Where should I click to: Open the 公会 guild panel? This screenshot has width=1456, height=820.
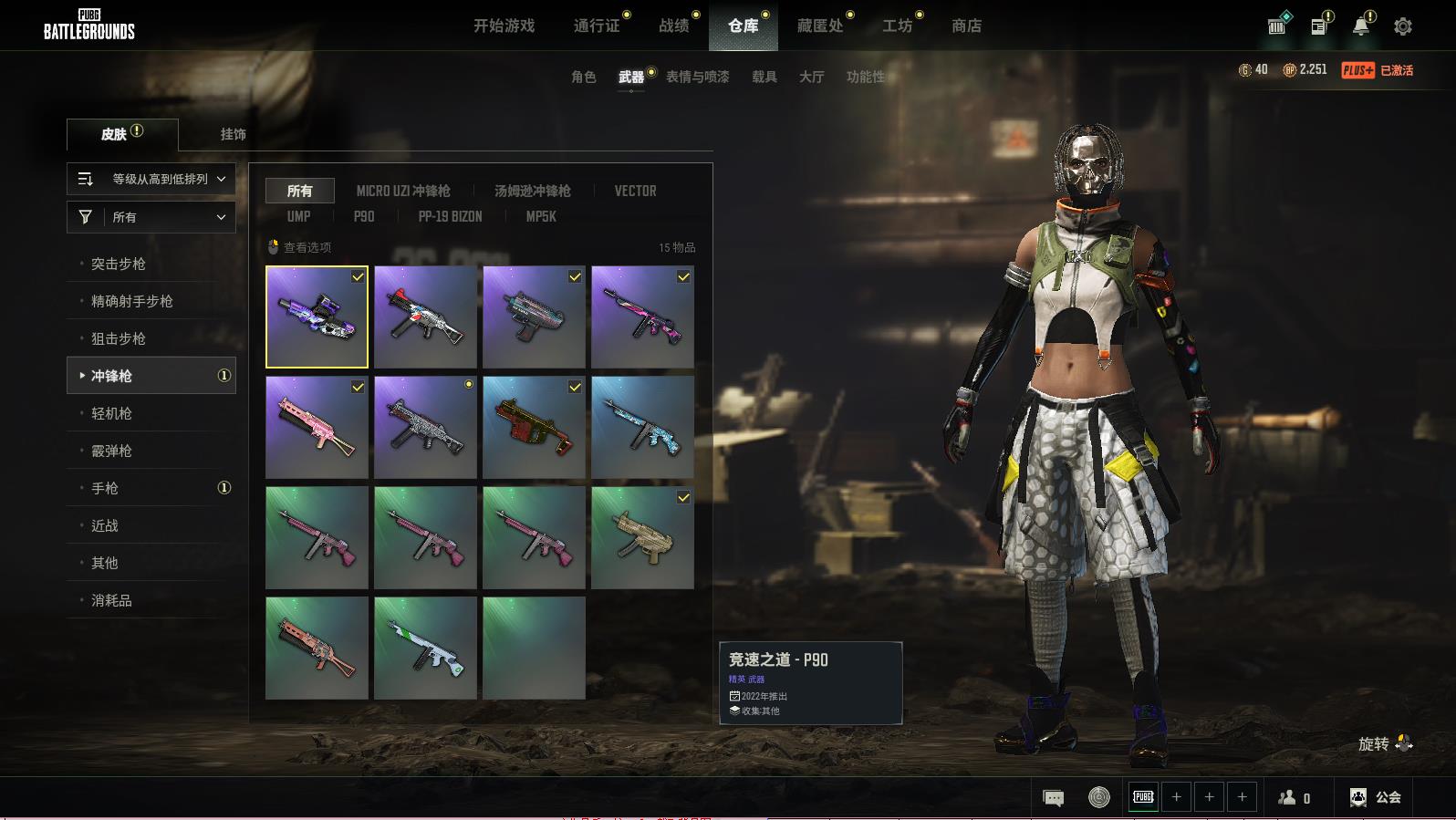pyautogui.click(x=1376, y=797)
